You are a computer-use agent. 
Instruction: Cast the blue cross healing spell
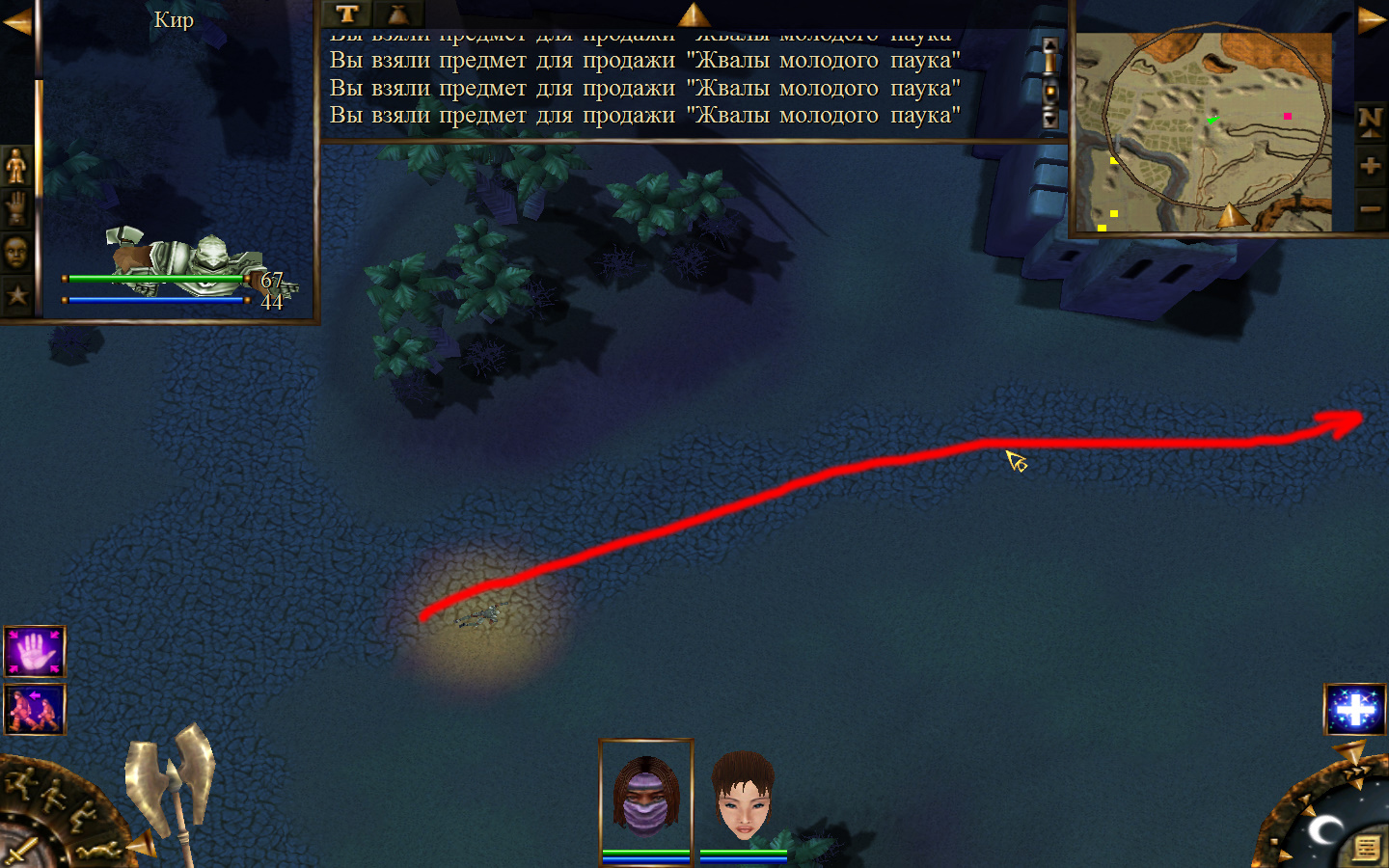1355,710
